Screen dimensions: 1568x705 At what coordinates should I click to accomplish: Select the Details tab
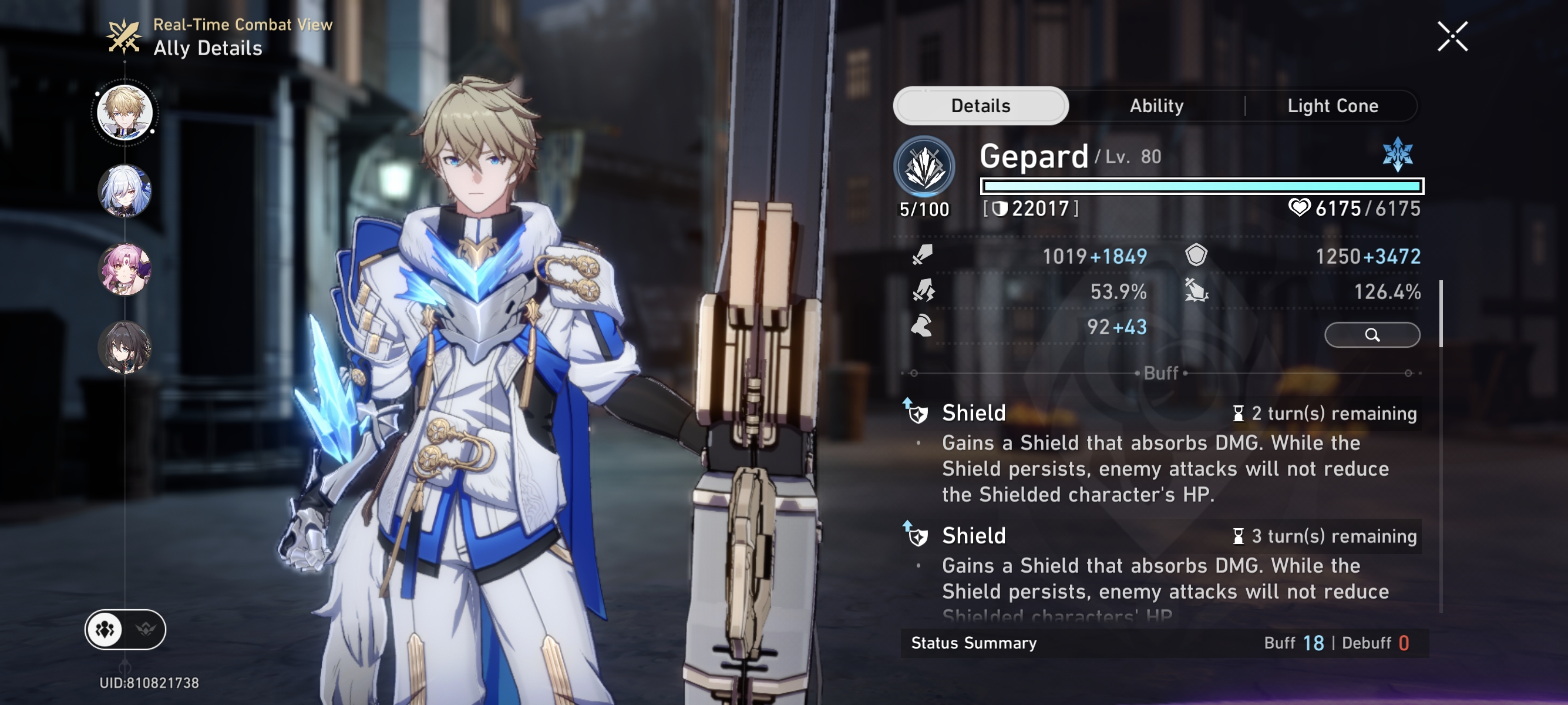point(980,105)
